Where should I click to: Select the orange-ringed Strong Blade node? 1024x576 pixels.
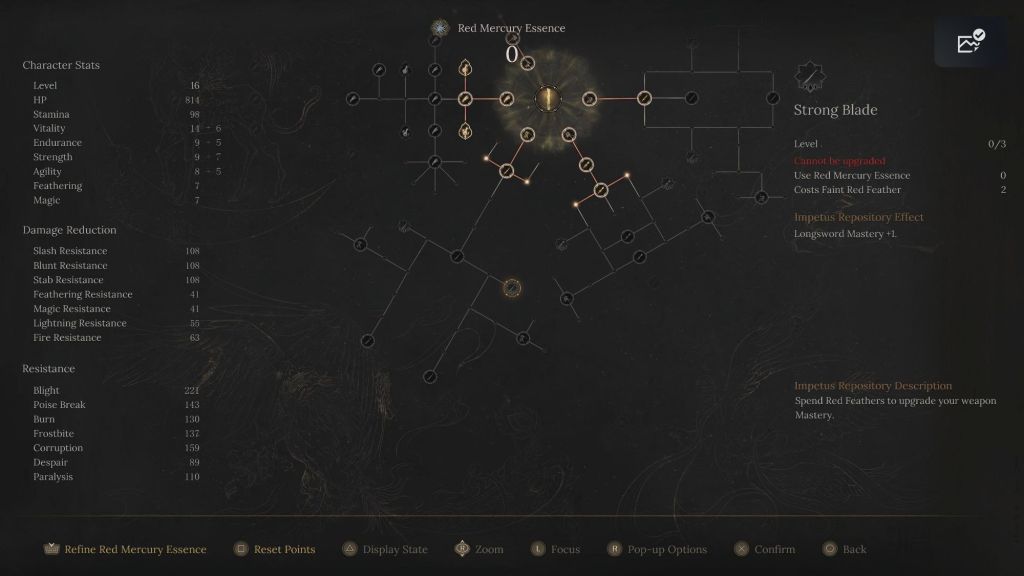pyautogui.click(x=511, y=288)
